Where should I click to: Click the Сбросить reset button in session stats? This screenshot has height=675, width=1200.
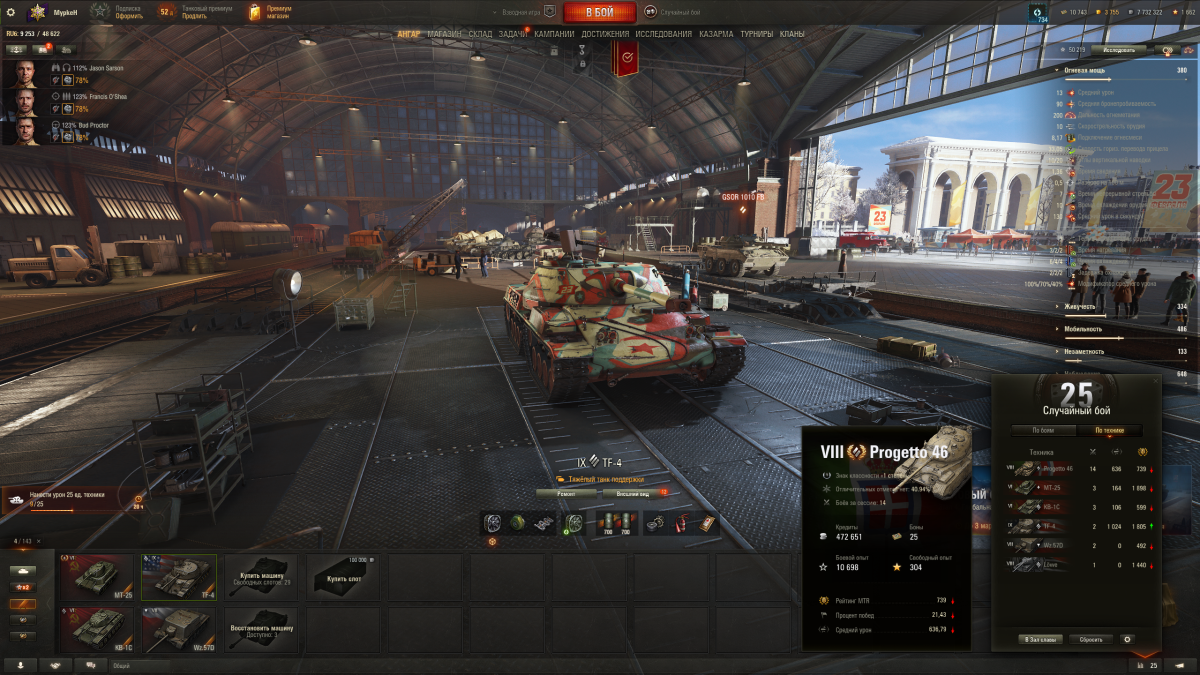coord(1091,639)
